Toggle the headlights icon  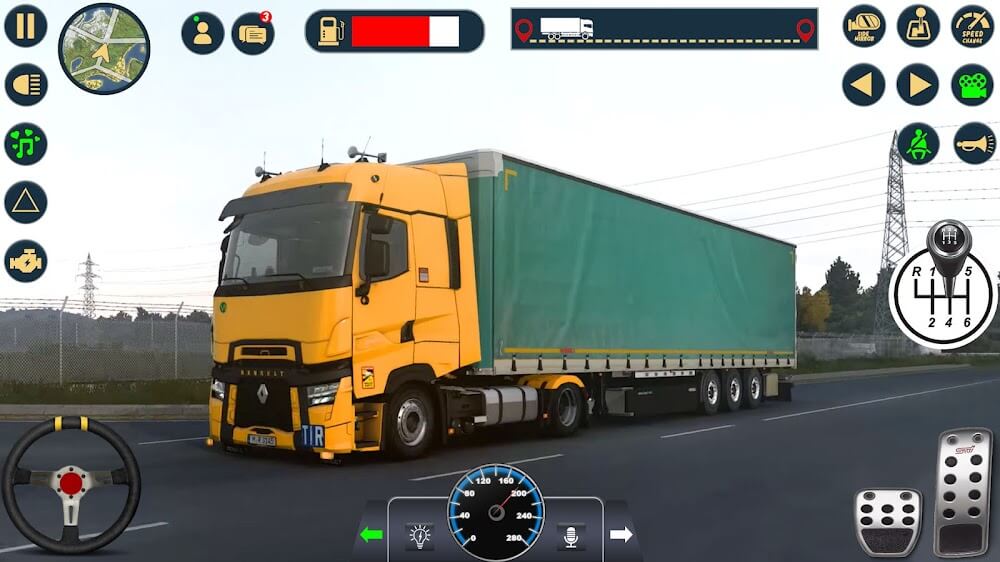click(26, 85)
